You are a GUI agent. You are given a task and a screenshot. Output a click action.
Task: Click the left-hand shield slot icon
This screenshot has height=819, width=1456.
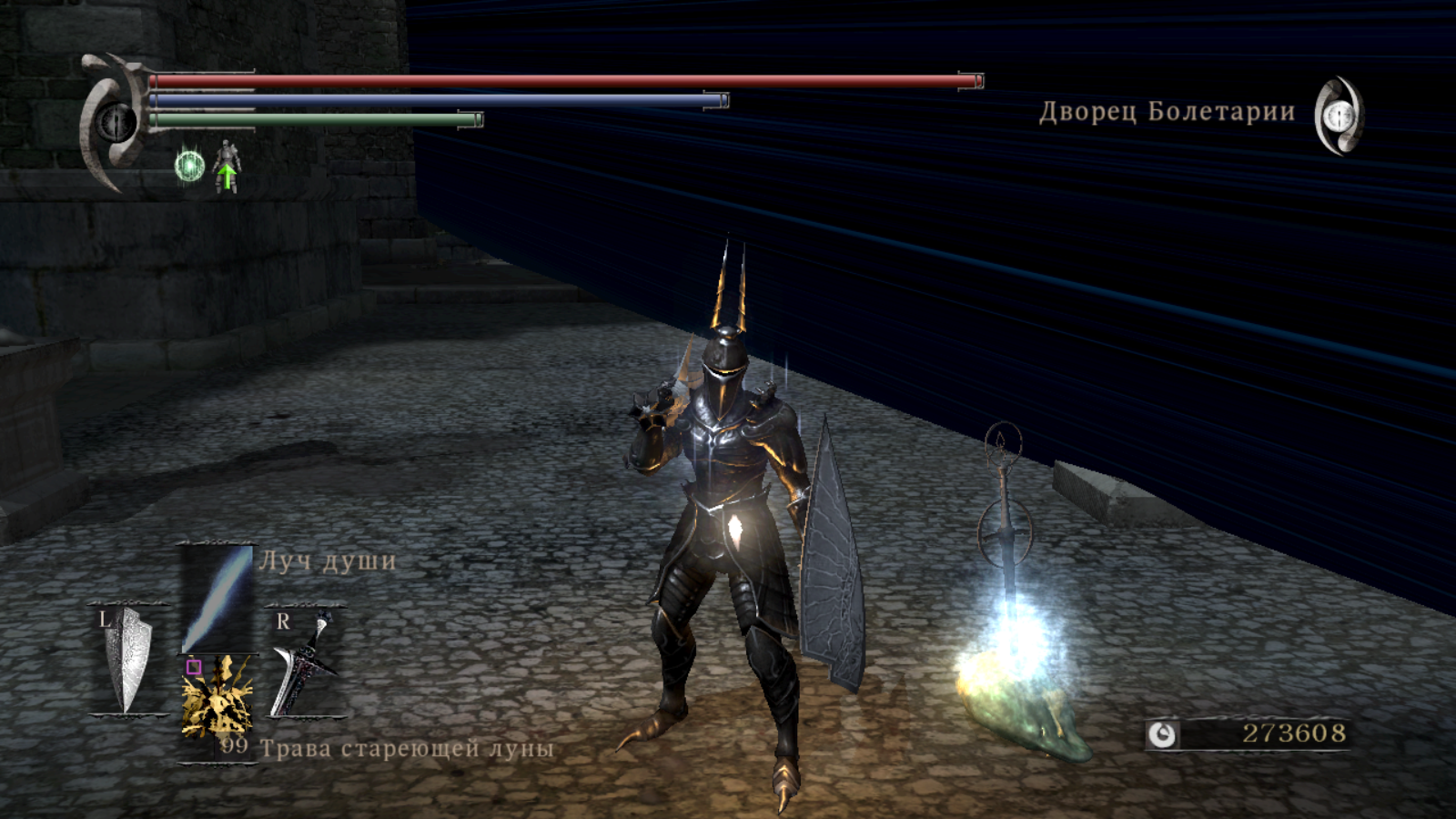(x=127, y=660)
